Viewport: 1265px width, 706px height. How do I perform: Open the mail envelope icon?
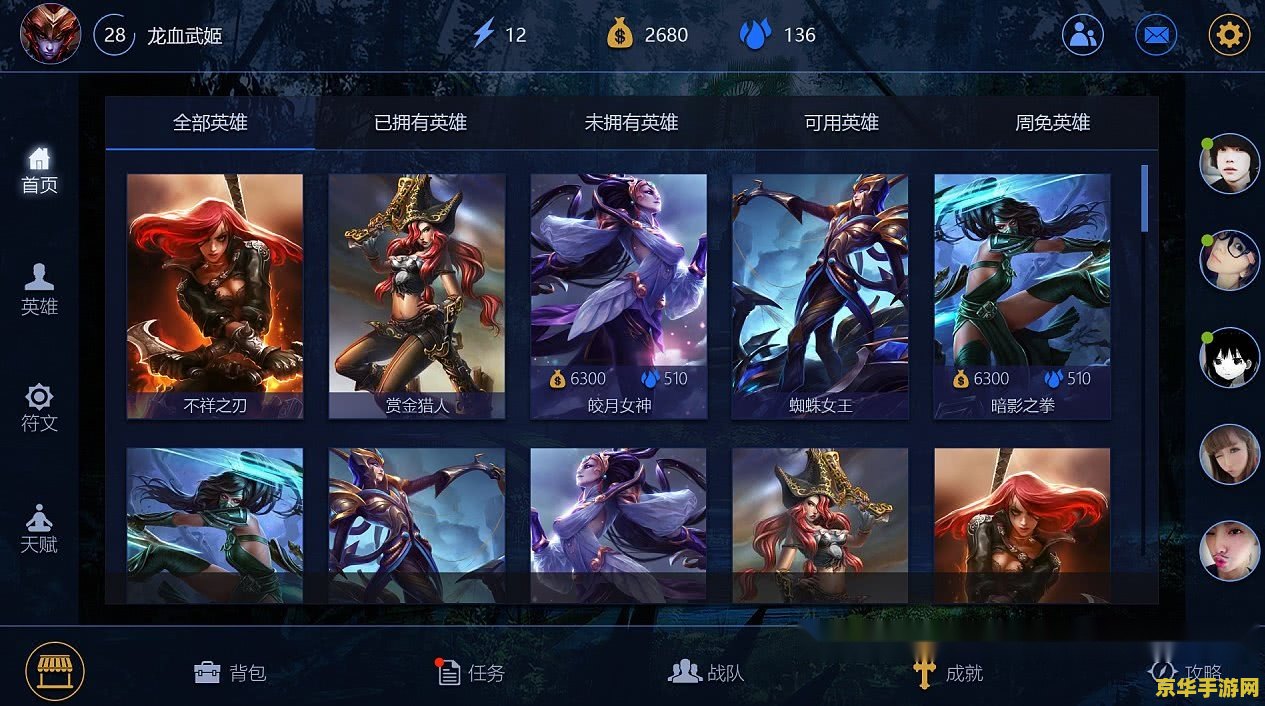point(1156,35)
